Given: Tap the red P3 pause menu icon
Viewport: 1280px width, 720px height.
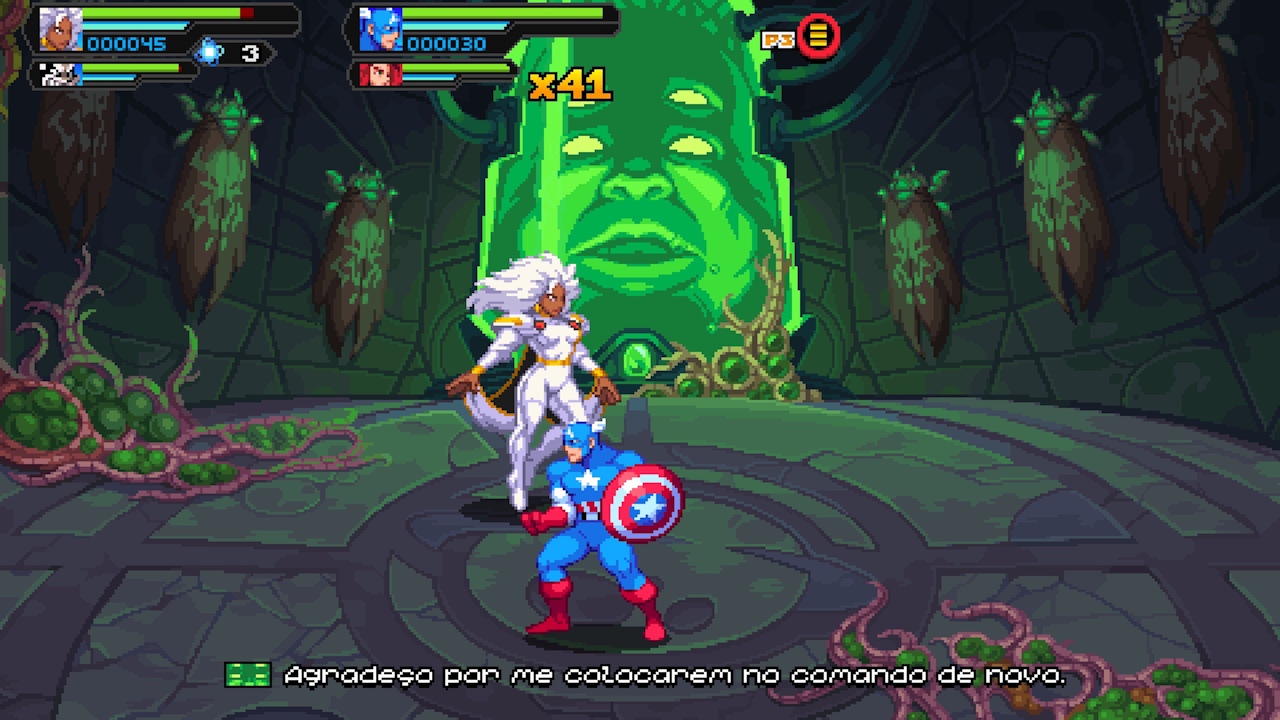Looking at the screenshot, I should click(x=817, y=38).
